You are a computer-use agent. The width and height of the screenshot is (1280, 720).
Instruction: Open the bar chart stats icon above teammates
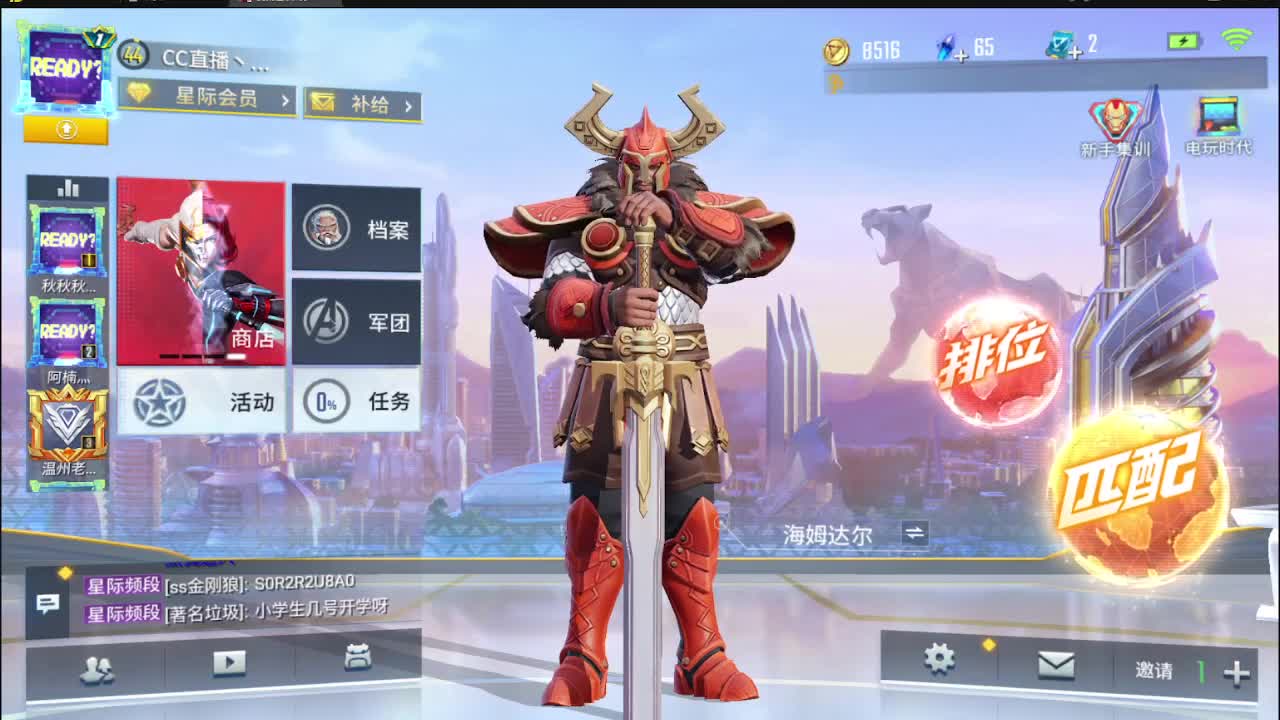pos(67,188)
